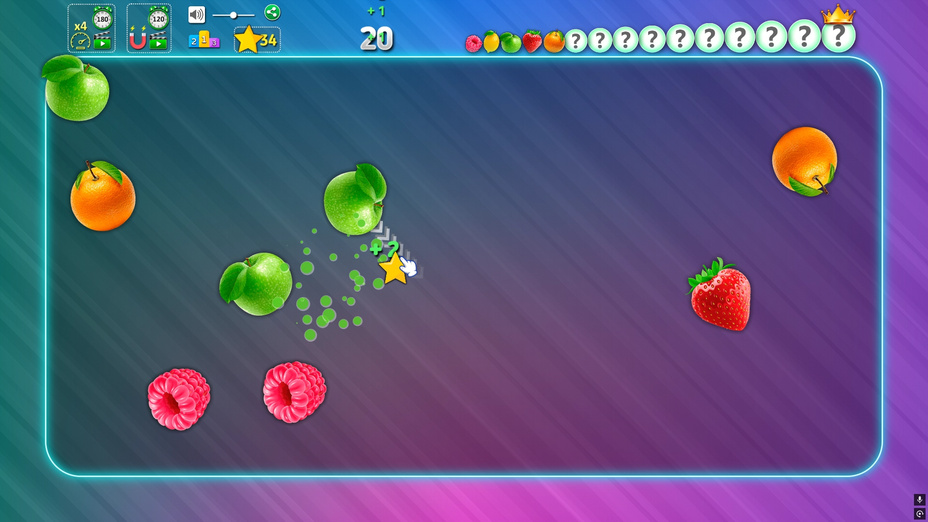Click the star counter showing 34
The width and height of the screenshot is (928, 522).
tap(257, 40)
